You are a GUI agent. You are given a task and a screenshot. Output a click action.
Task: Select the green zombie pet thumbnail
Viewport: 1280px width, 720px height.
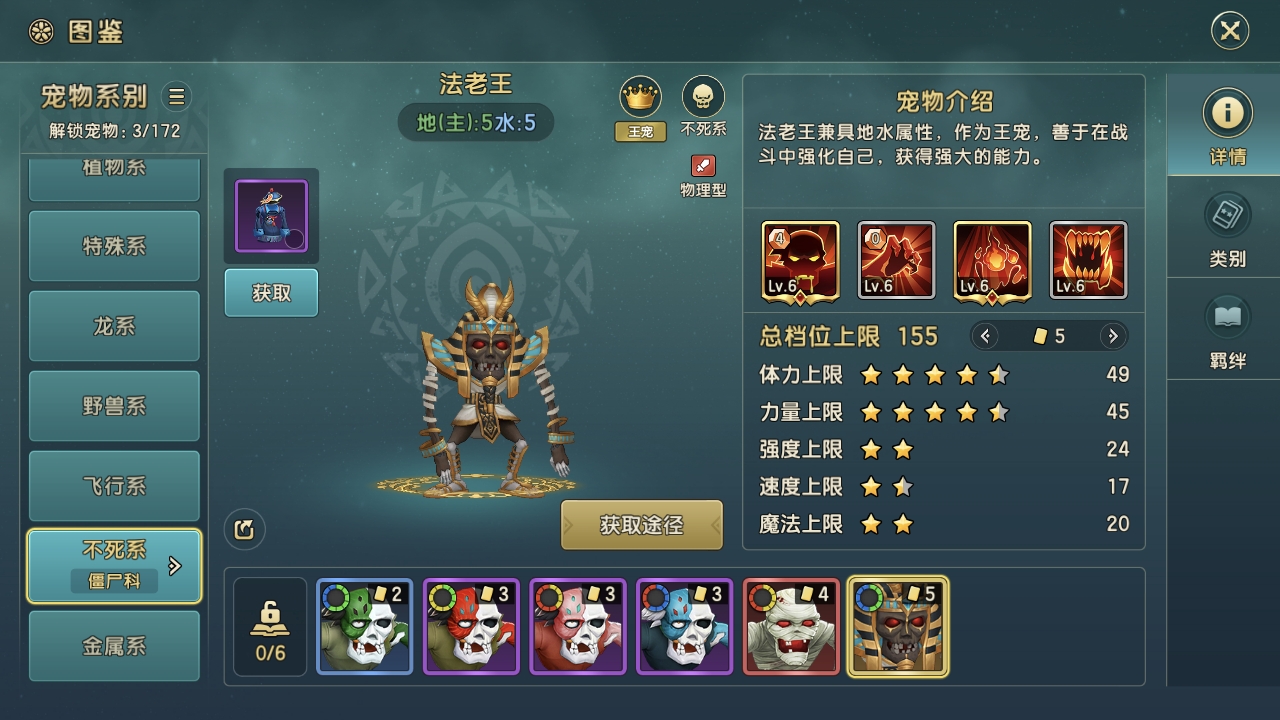[x=365, y=626]
